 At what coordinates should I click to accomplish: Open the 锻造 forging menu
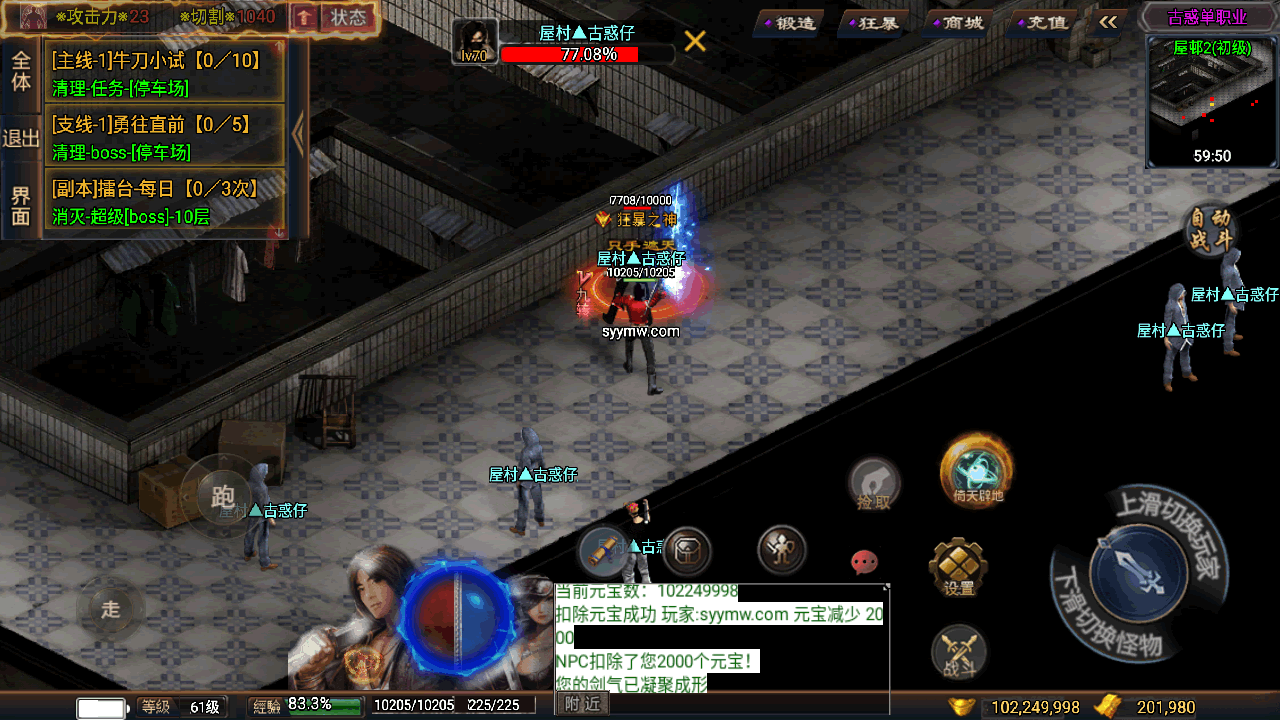pyautogui.click(x=789, y=22)
